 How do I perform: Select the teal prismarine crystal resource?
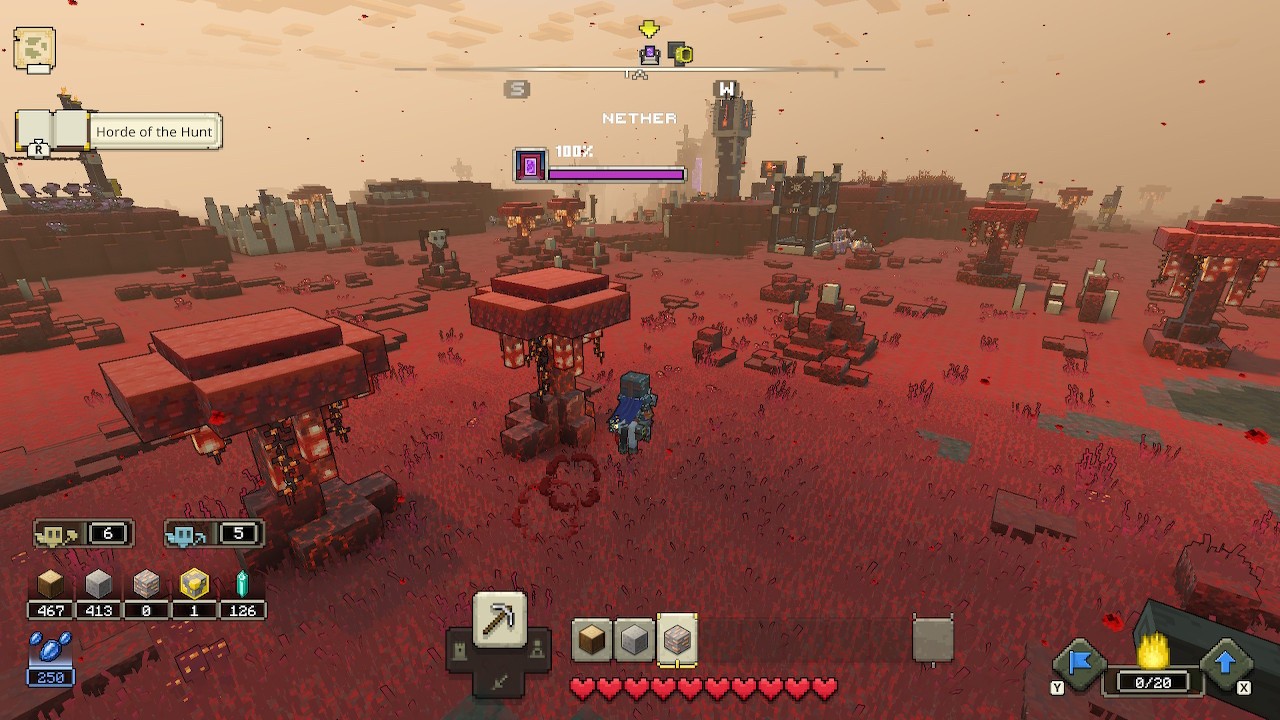click(x=241, y=584)
